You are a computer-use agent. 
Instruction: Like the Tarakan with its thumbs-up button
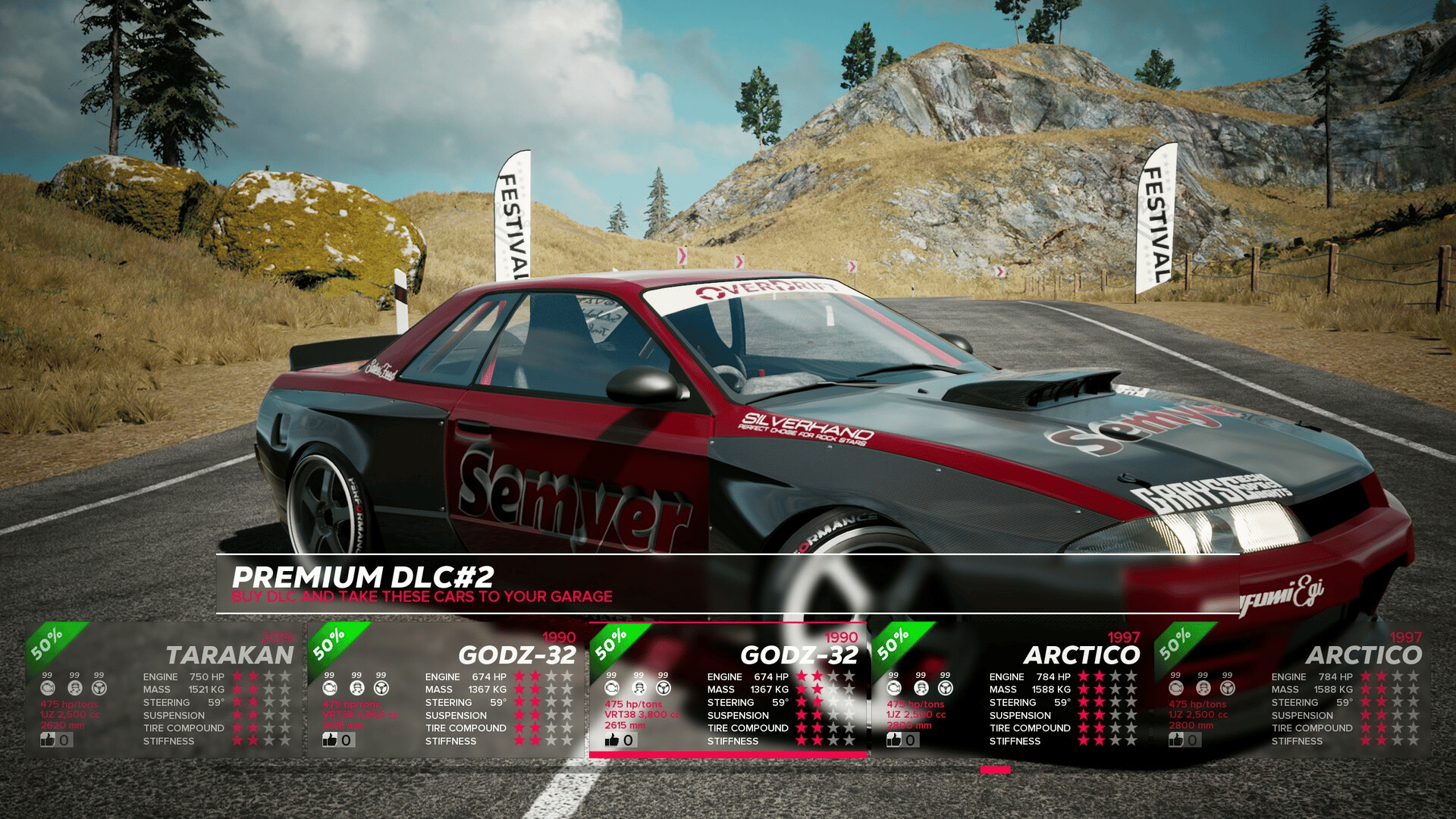[x=49, y=739]
